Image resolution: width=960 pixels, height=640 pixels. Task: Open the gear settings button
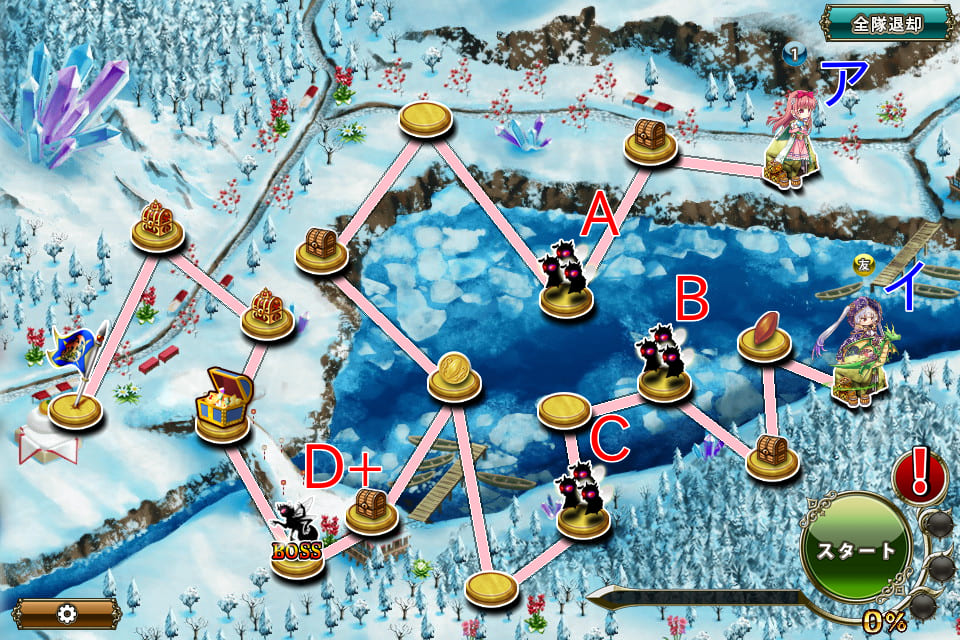point(68,611)
